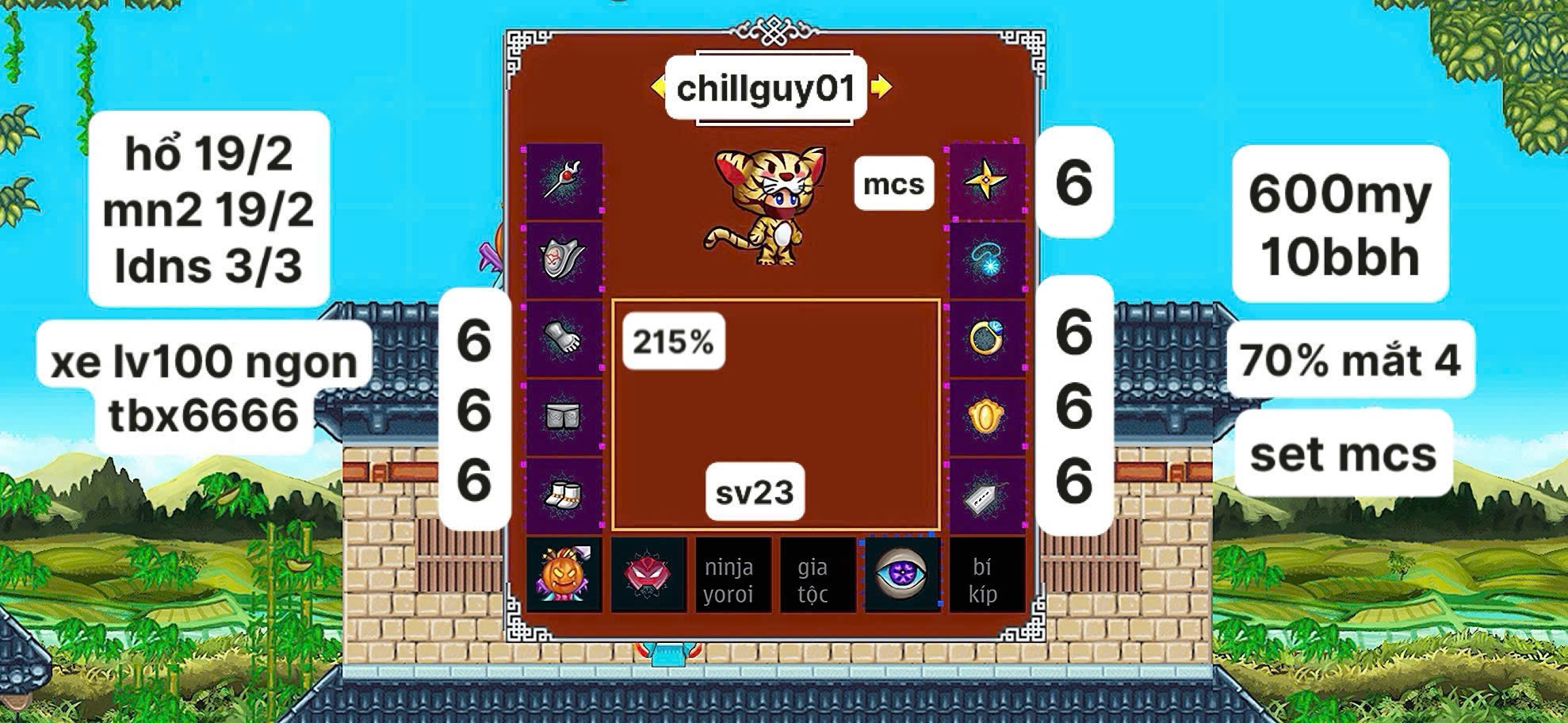
Task: Switch to the ninja yoroi tab
Action: point(730,577)
